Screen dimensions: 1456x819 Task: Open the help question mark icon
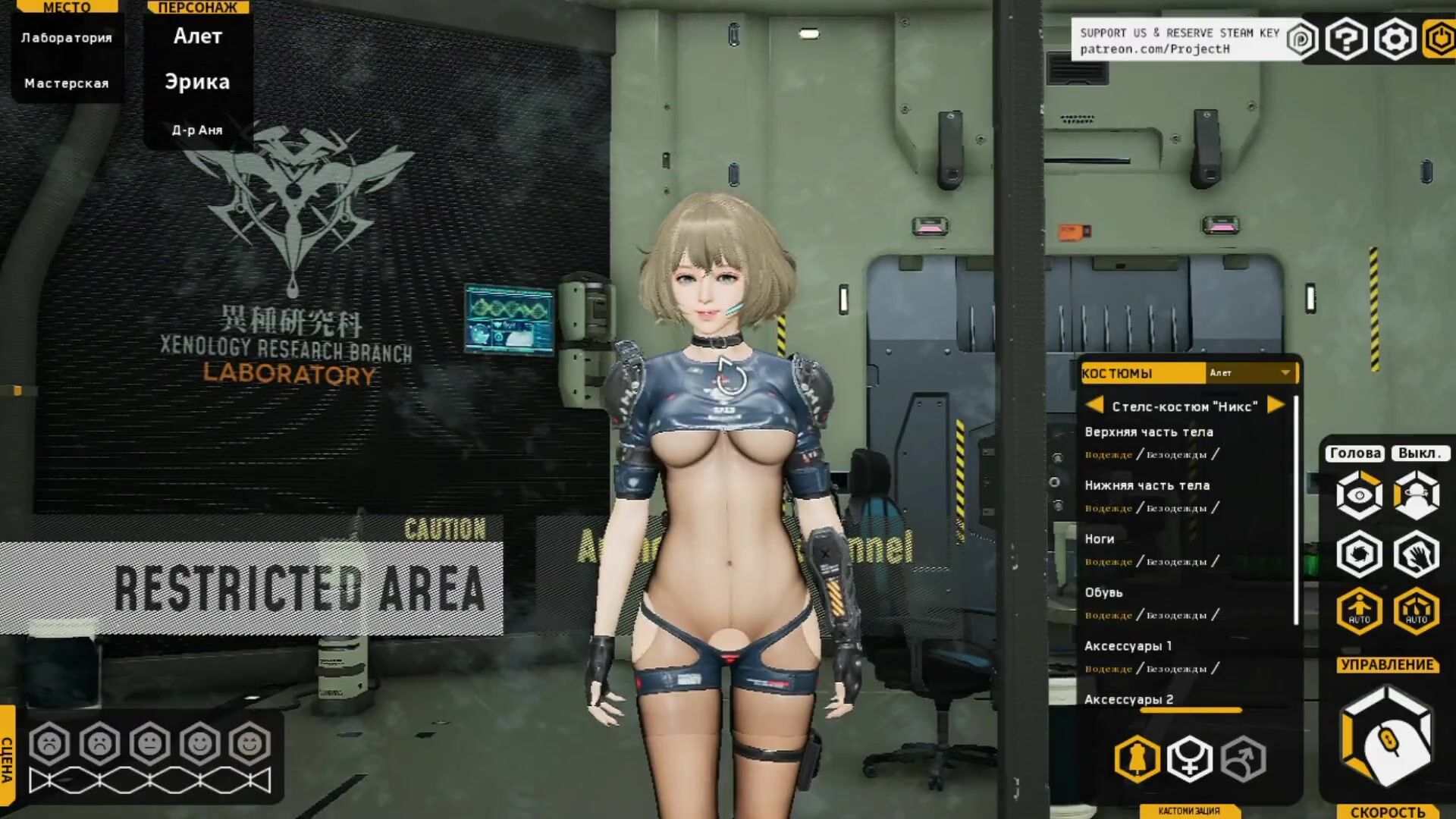1346,39
